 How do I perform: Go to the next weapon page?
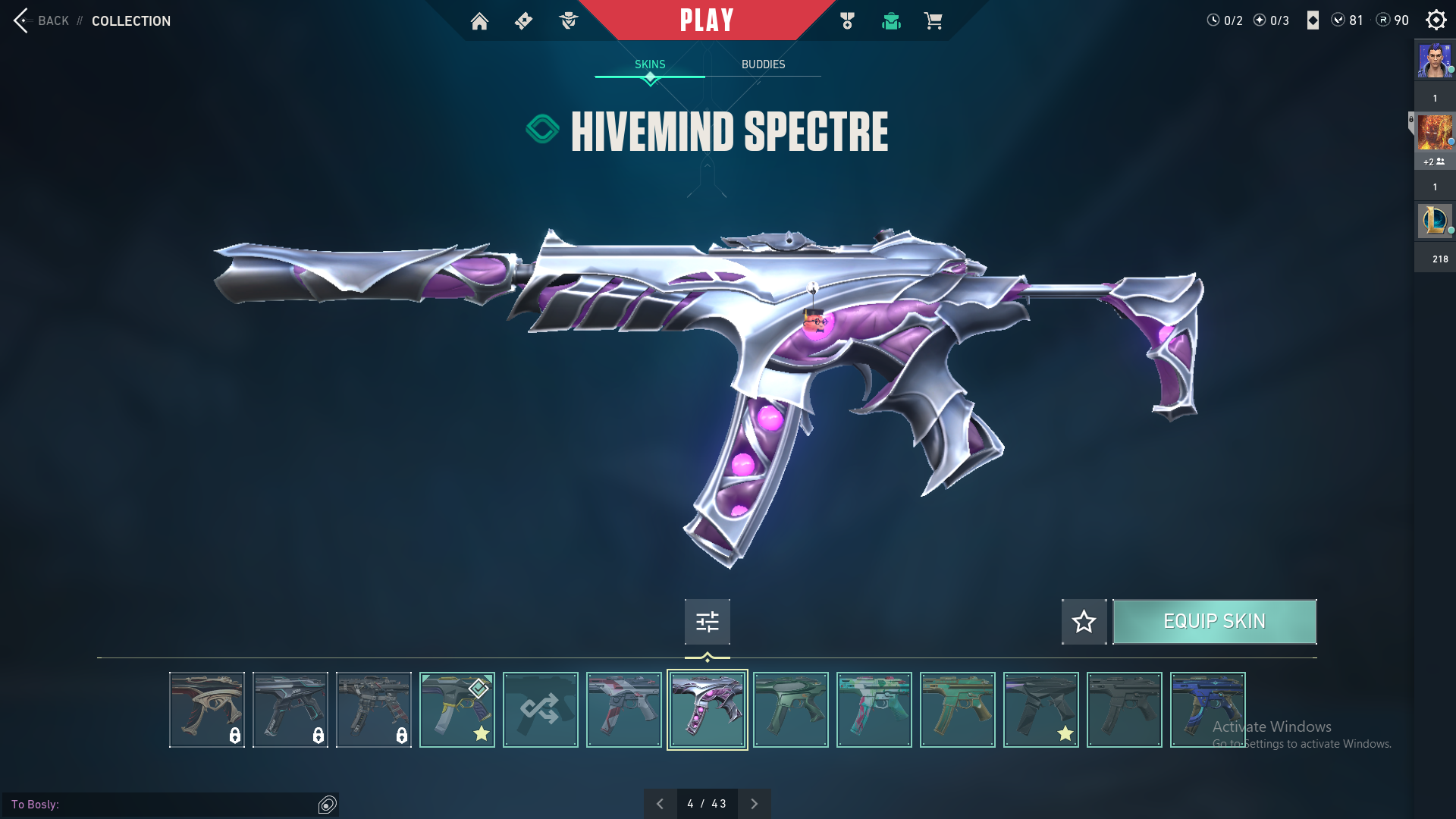click(754, 804)
